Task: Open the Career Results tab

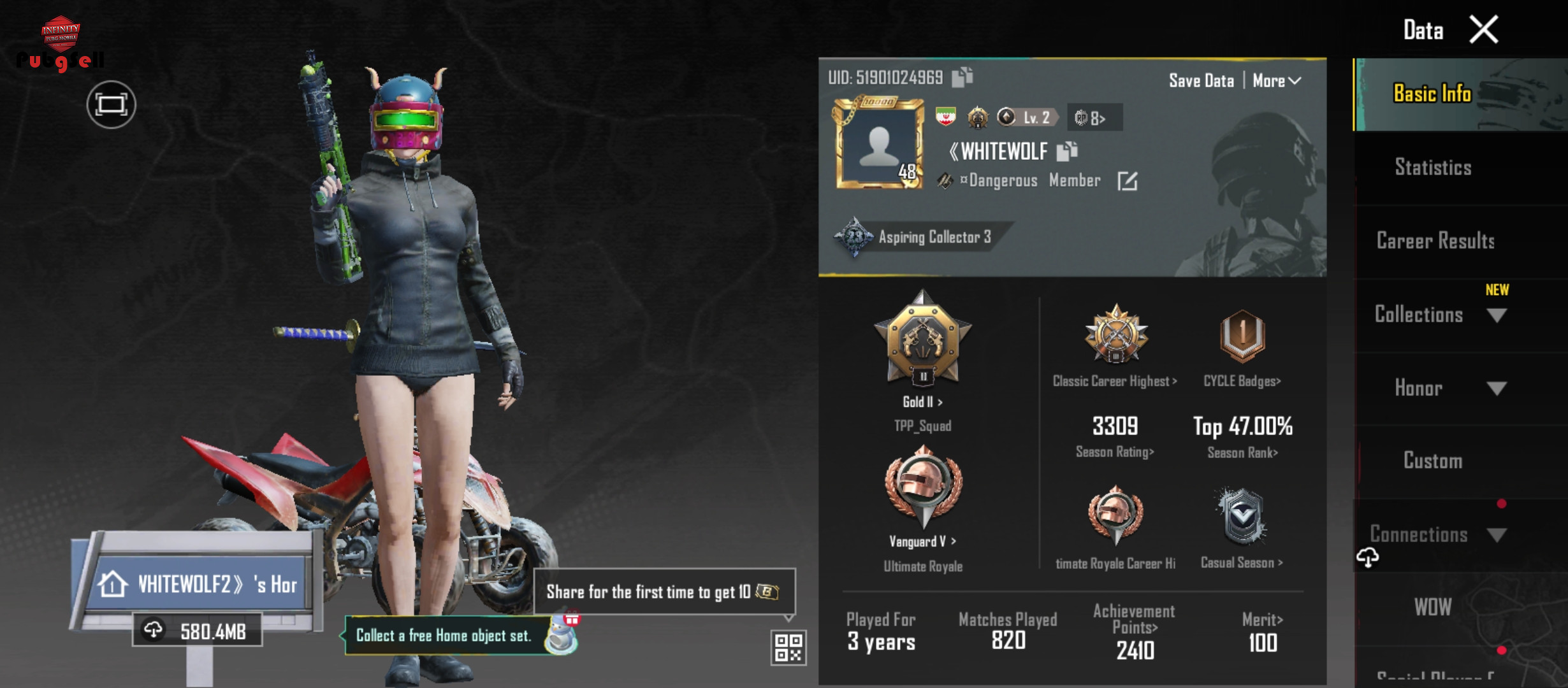Action: [1435, 241]
